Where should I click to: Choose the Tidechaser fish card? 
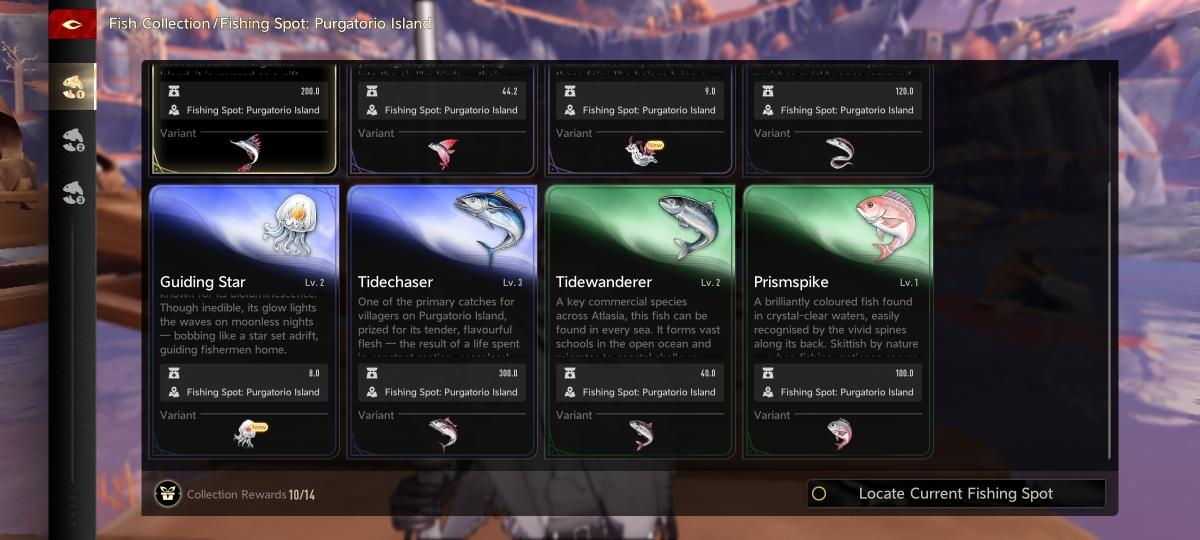pos(442,320)
